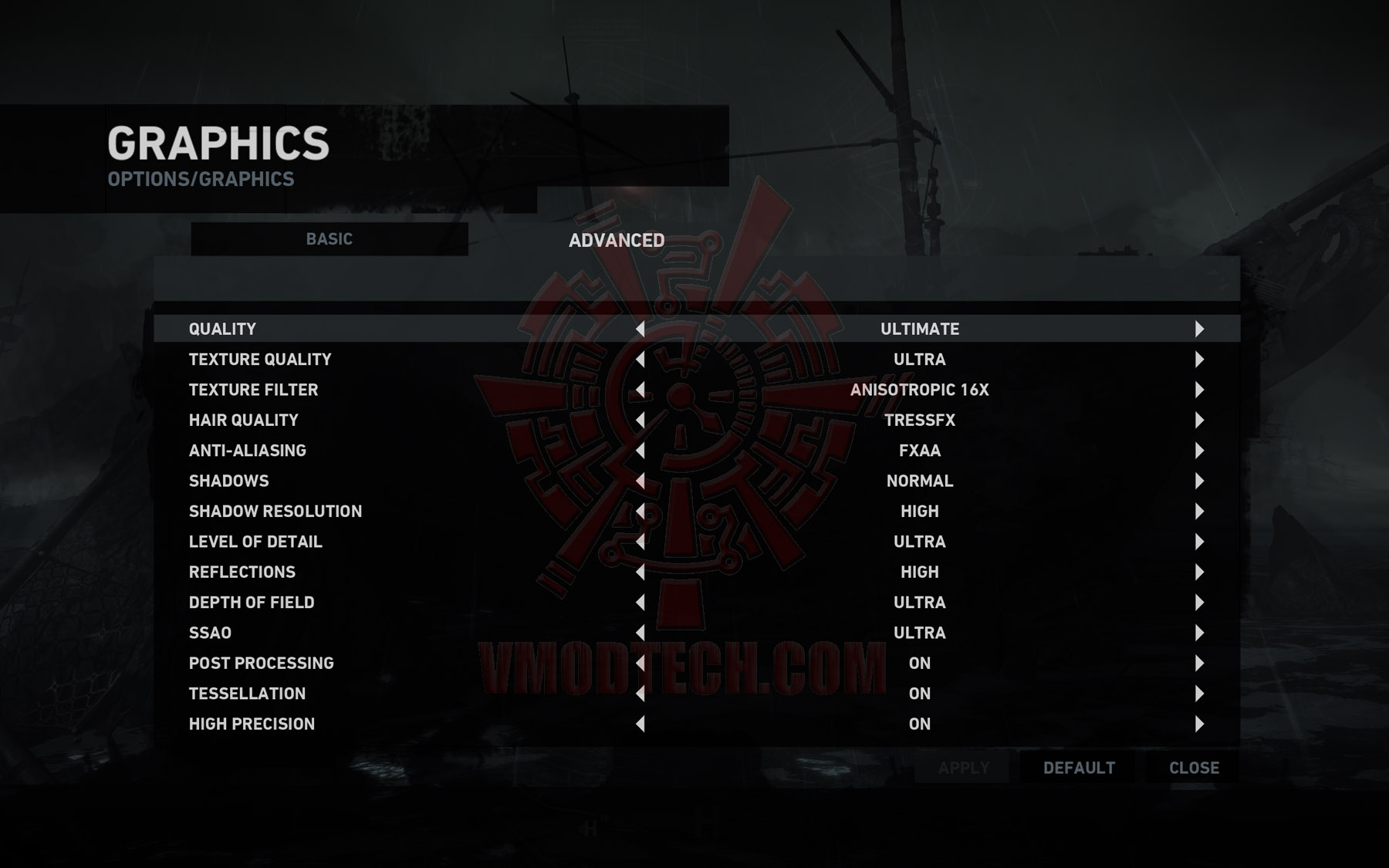Screen dimensions: 1389x868
Task: Raise Quality preset with right arrow
Action: pyautogui.click(x=1199, y=329)
